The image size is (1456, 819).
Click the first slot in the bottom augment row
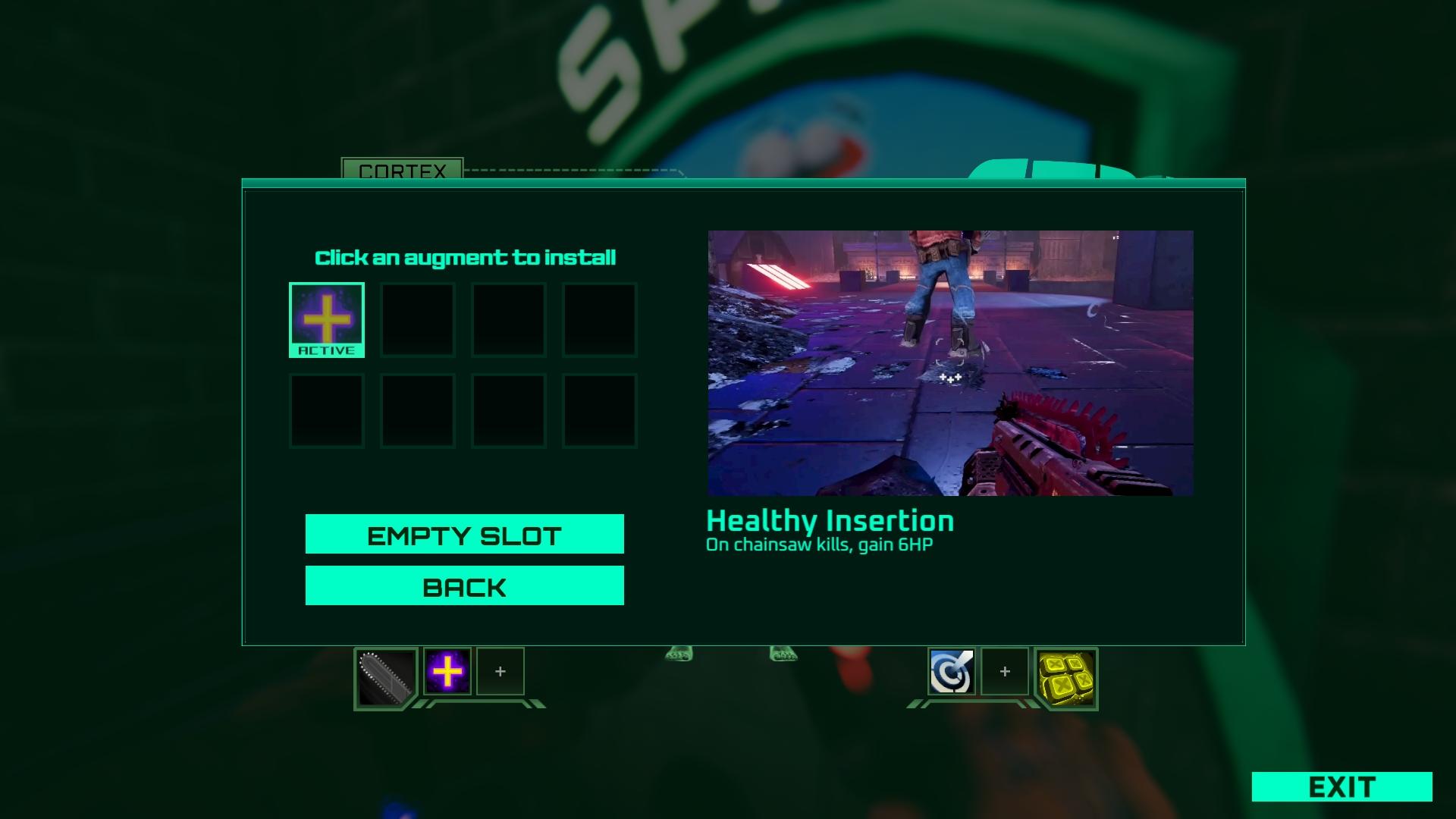pyautogui.click(x=327, y=410)
